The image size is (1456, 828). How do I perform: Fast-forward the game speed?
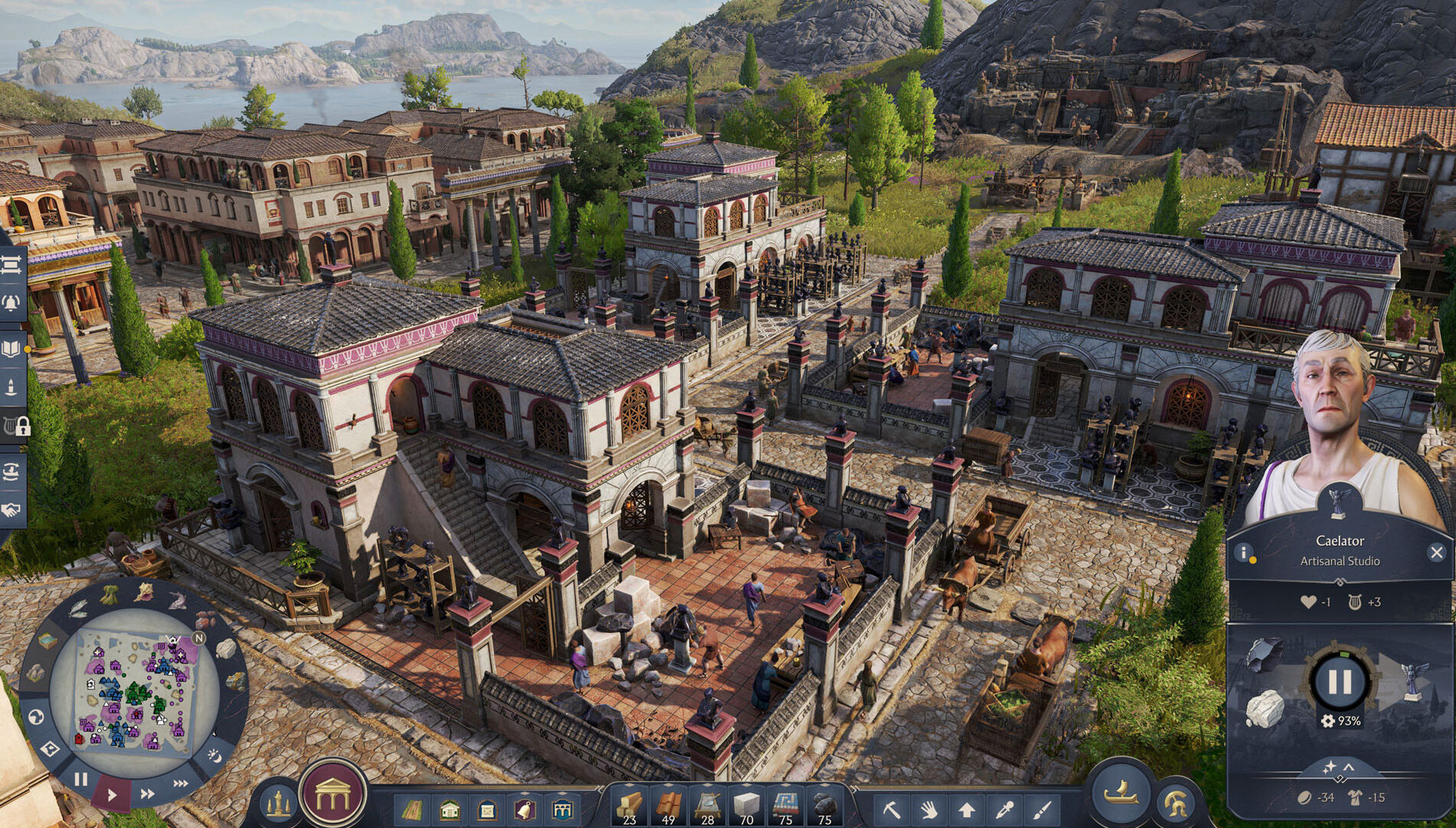click(x=147, y=792)
